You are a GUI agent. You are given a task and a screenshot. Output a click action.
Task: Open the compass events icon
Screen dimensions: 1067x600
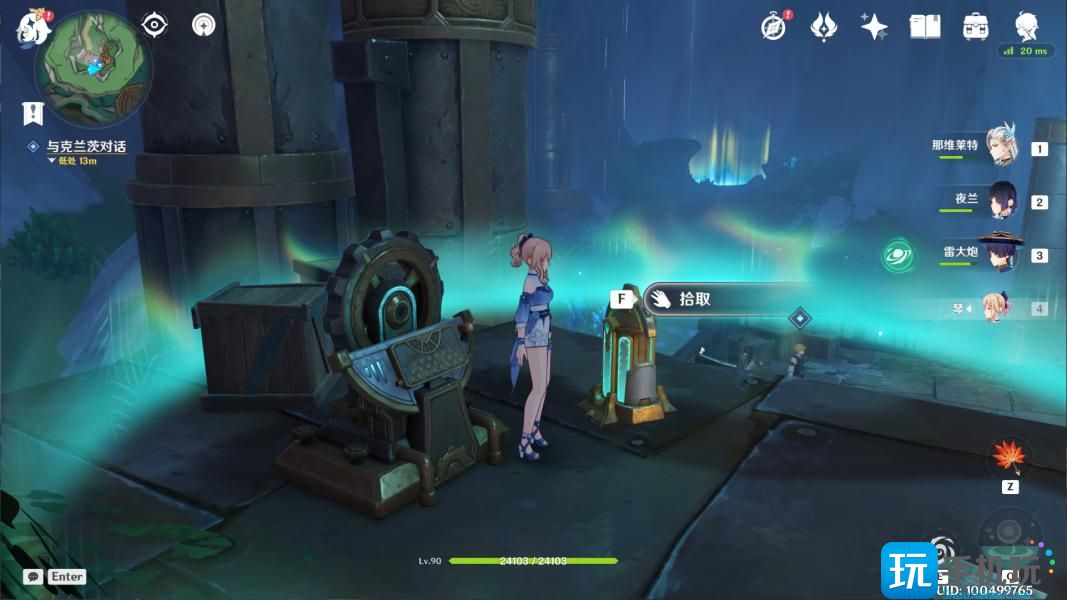[774, 27]
